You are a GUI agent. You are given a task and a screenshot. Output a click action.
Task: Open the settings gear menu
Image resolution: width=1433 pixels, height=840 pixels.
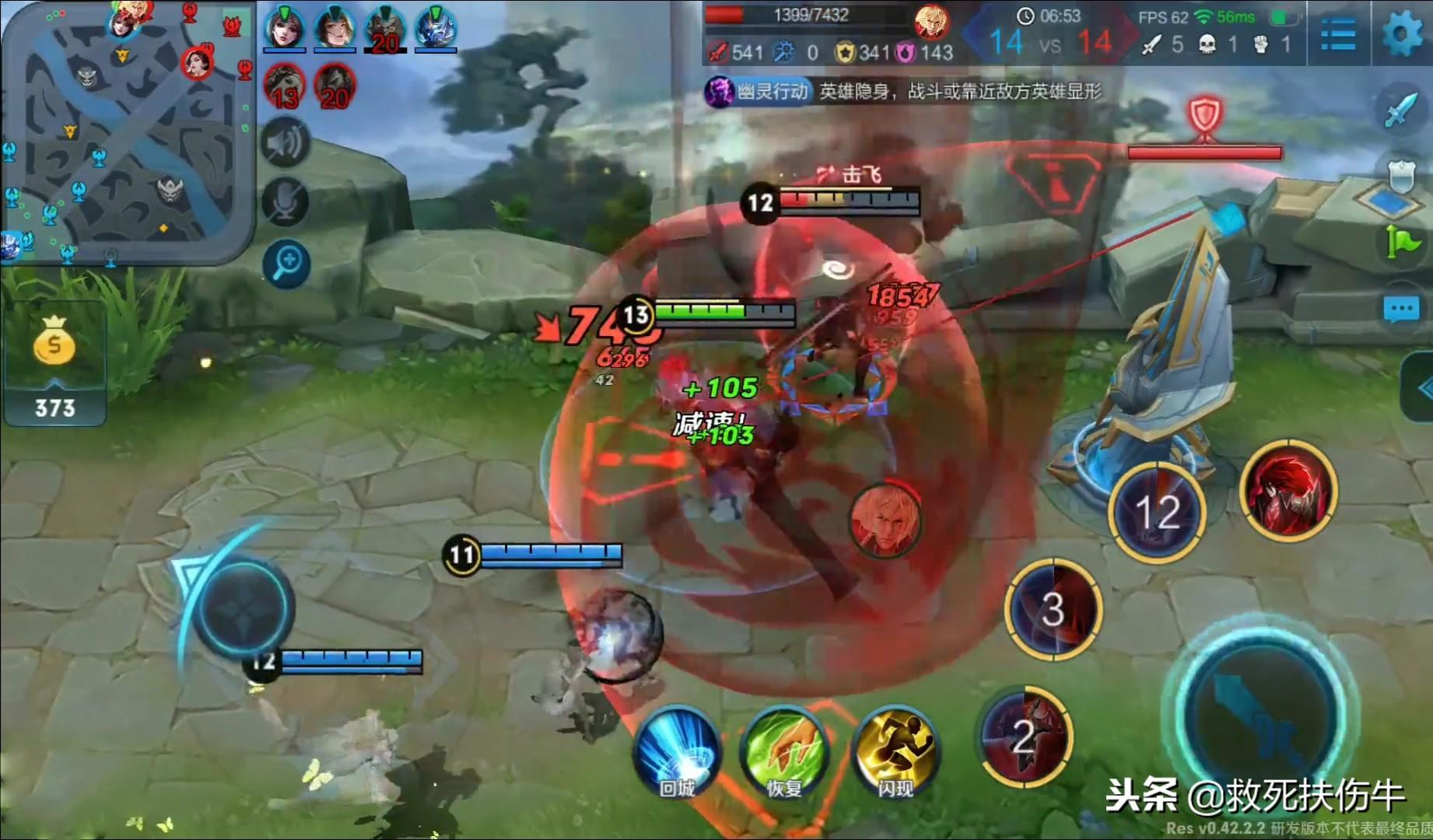click(x=1403, y=33)
